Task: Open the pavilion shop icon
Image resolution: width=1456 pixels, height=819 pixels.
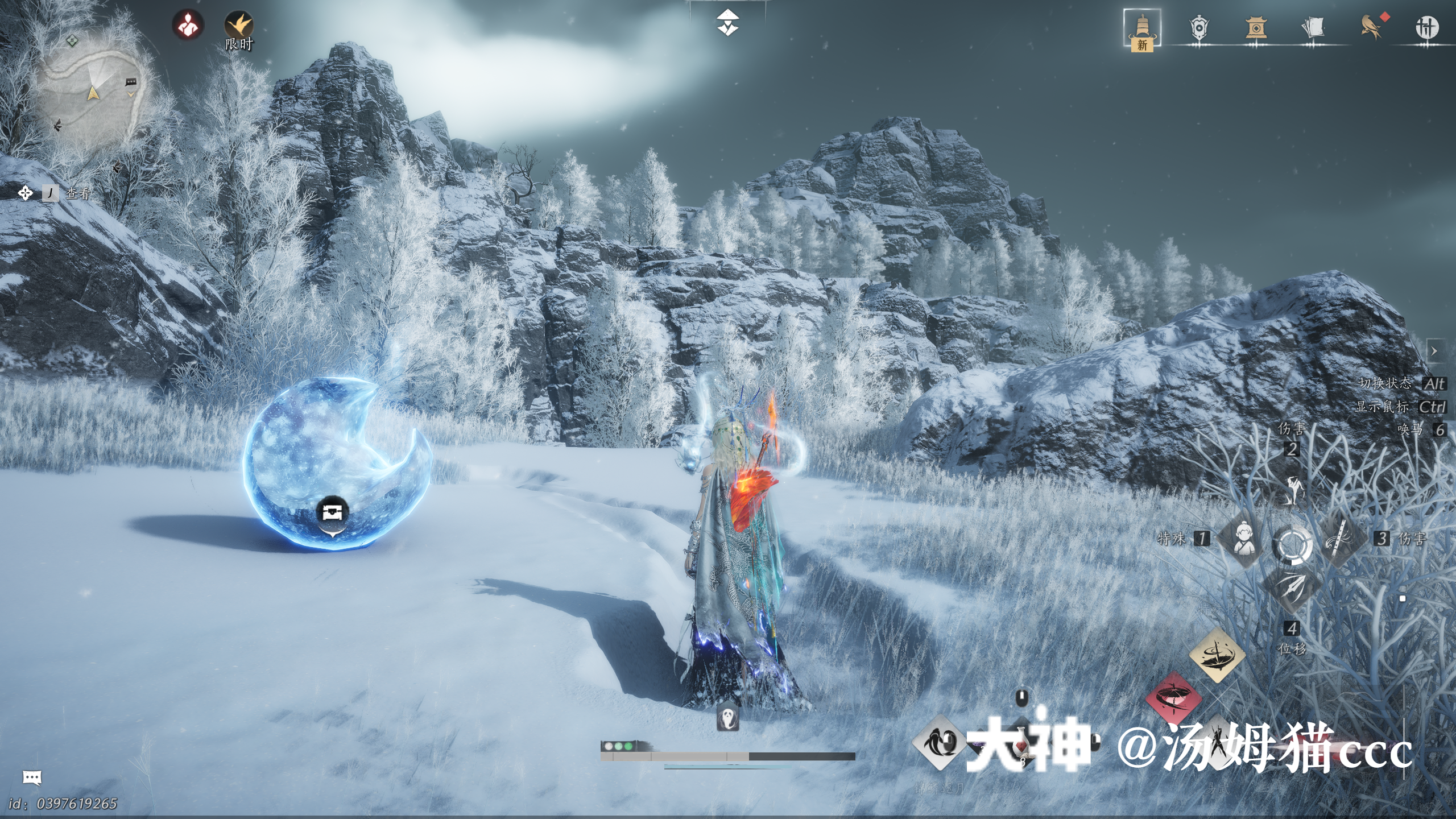Action: [1256, 27]
